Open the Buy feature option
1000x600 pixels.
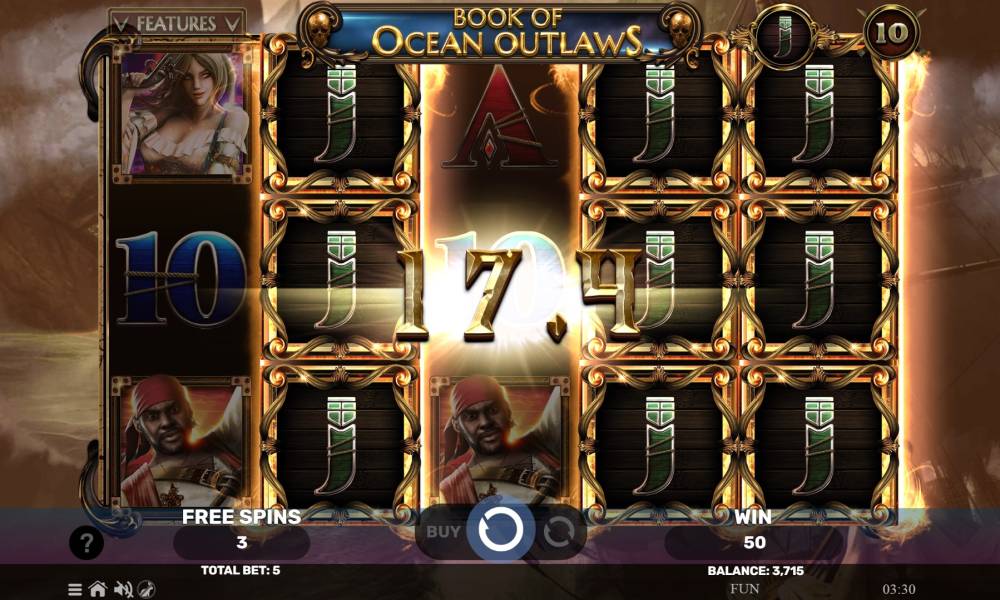[x=443, y=531]
